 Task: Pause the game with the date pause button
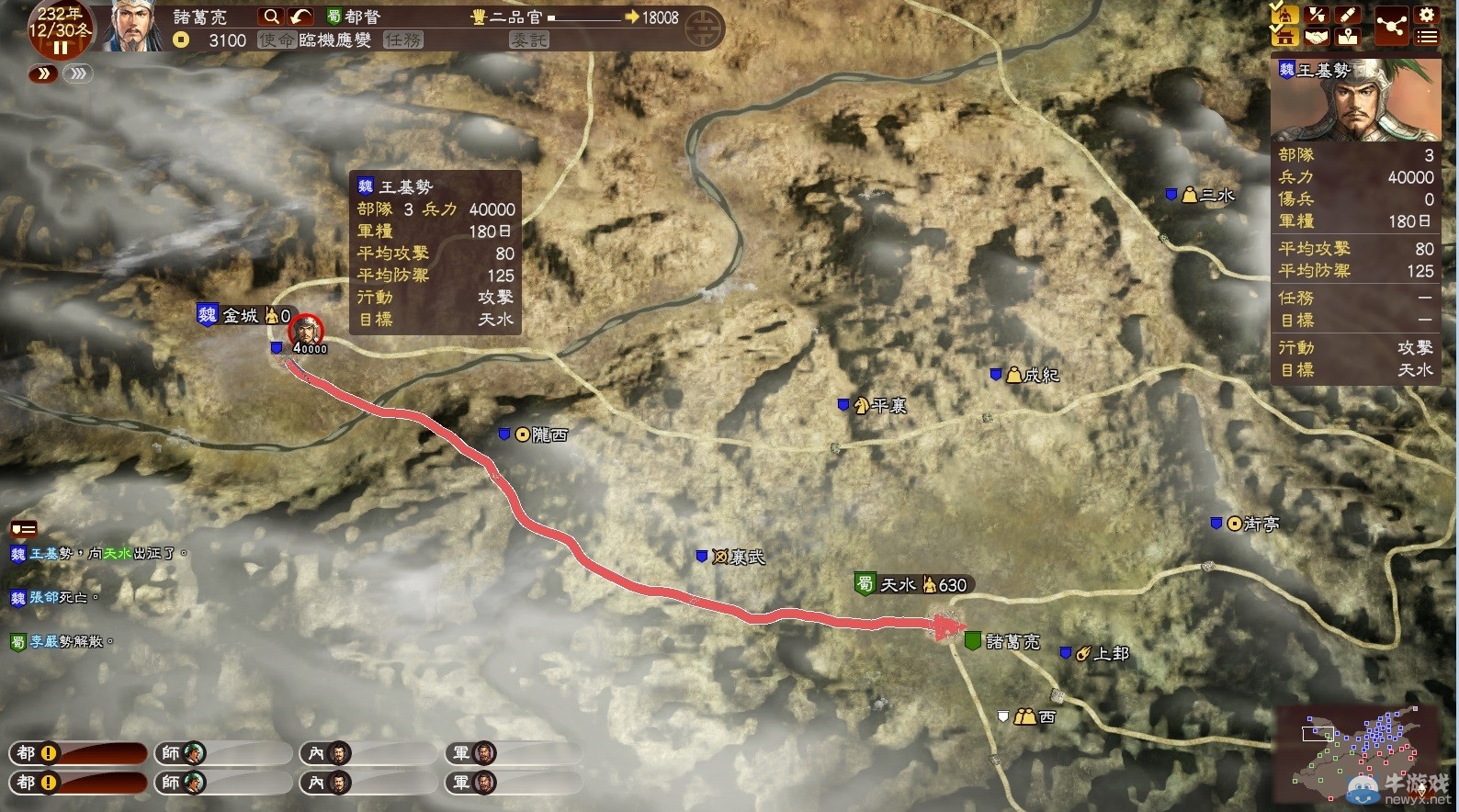pos(61,48)
